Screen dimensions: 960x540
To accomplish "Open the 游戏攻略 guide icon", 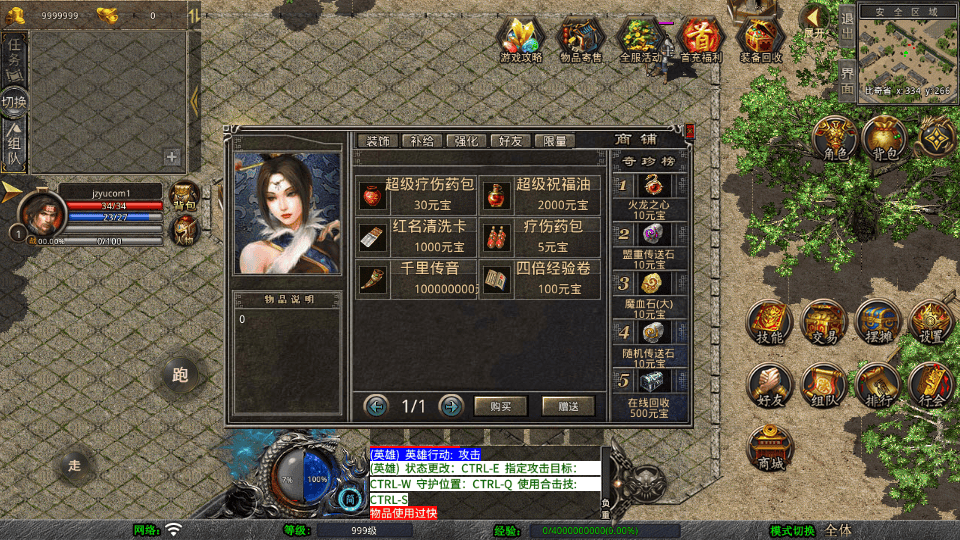I will coord(521,40).
